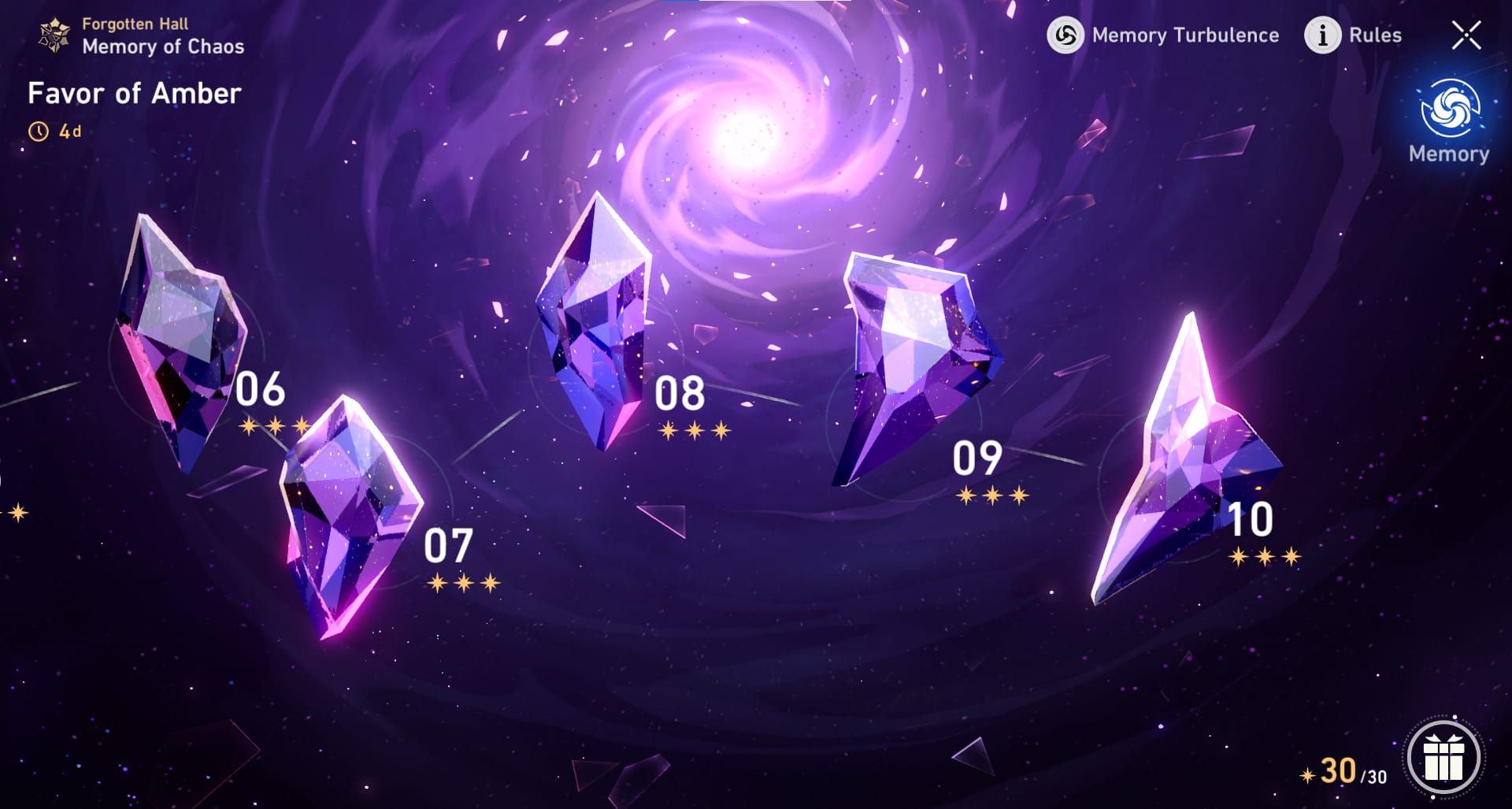Click the swirl icon next to Memory Turbulence
This screenshot has height=809, width=1512.
pyautogui.click(x=1065, y=35)
